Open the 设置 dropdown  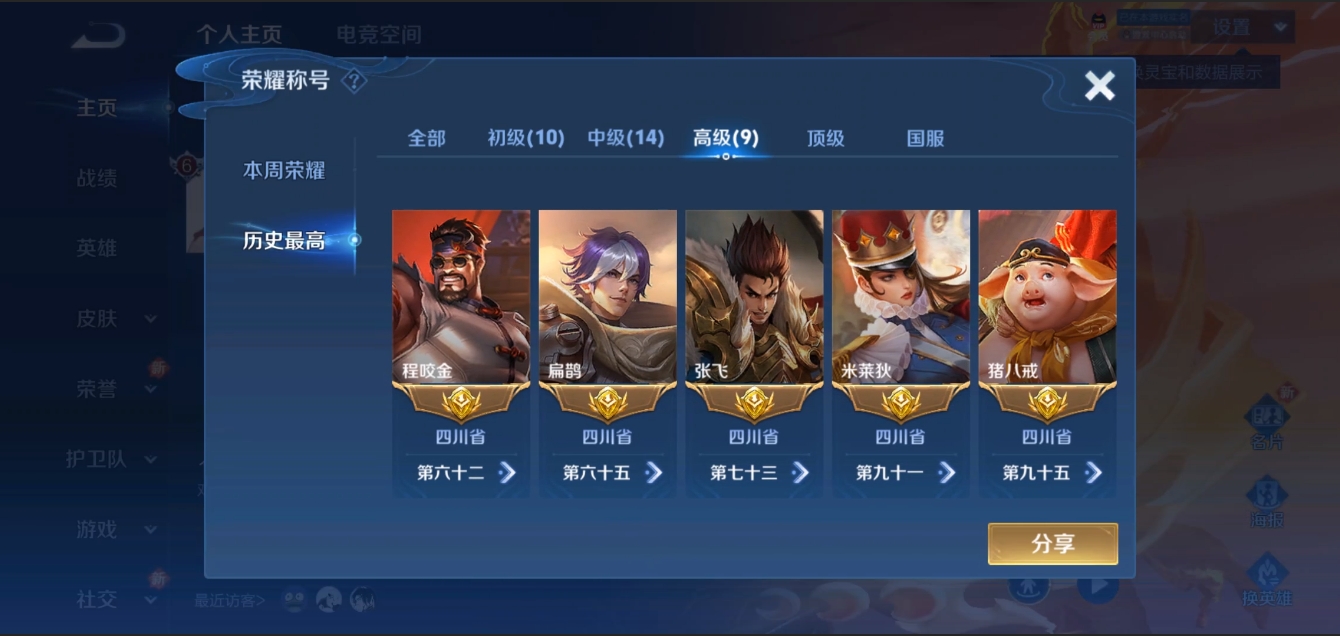tap(1250, 28)
